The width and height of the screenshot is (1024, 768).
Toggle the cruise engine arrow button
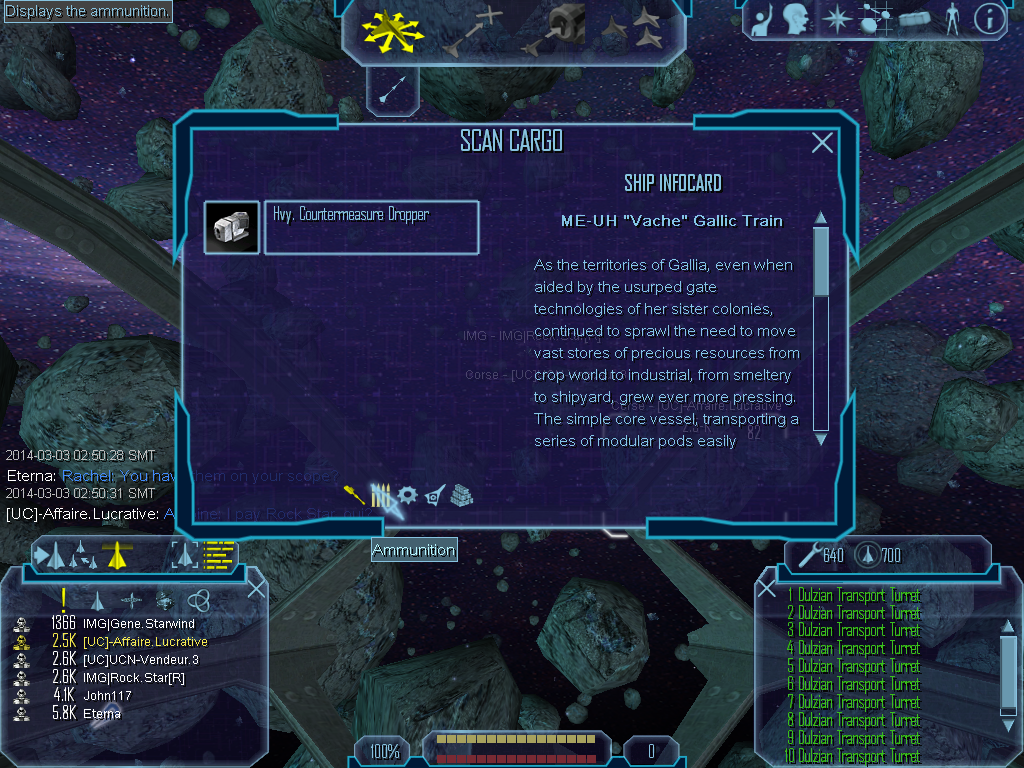392,91
